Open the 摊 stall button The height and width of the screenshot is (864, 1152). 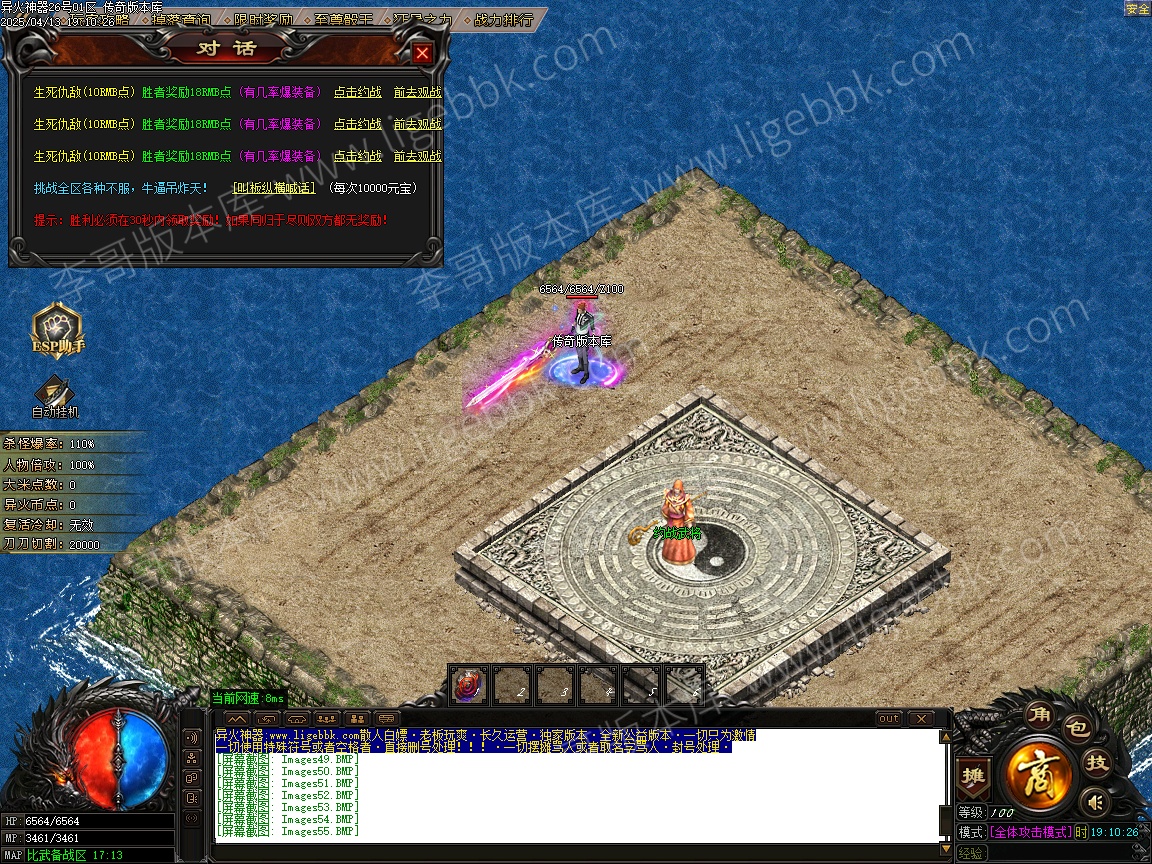973,776
